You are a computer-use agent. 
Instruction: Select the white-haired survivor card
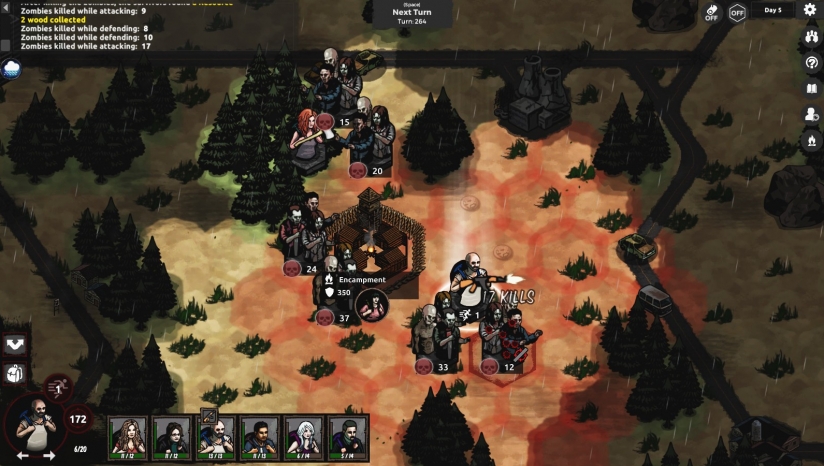(304, 436)
